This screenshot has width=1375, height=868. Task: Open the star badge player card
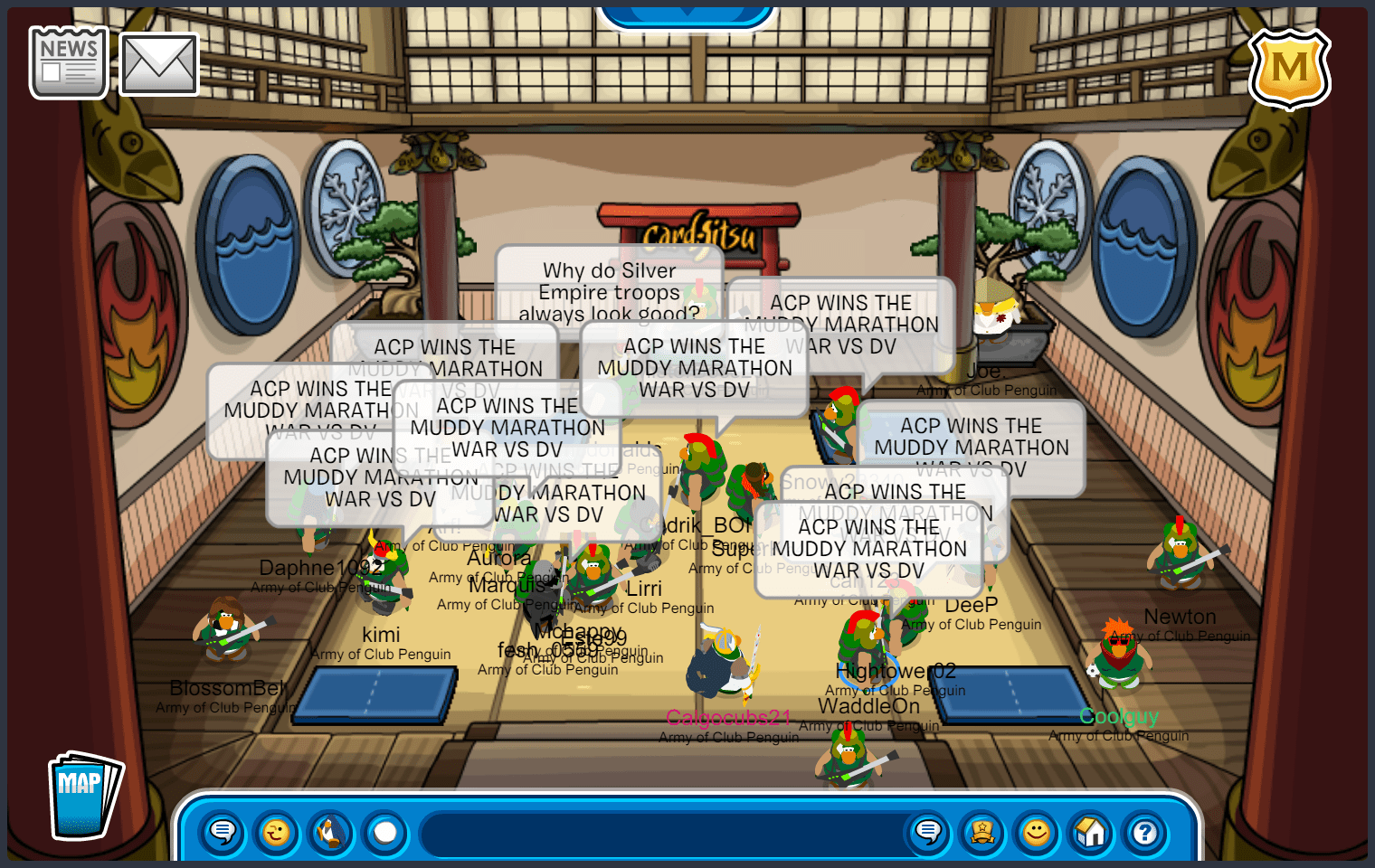pyautogui.click(x=982, y=832)
